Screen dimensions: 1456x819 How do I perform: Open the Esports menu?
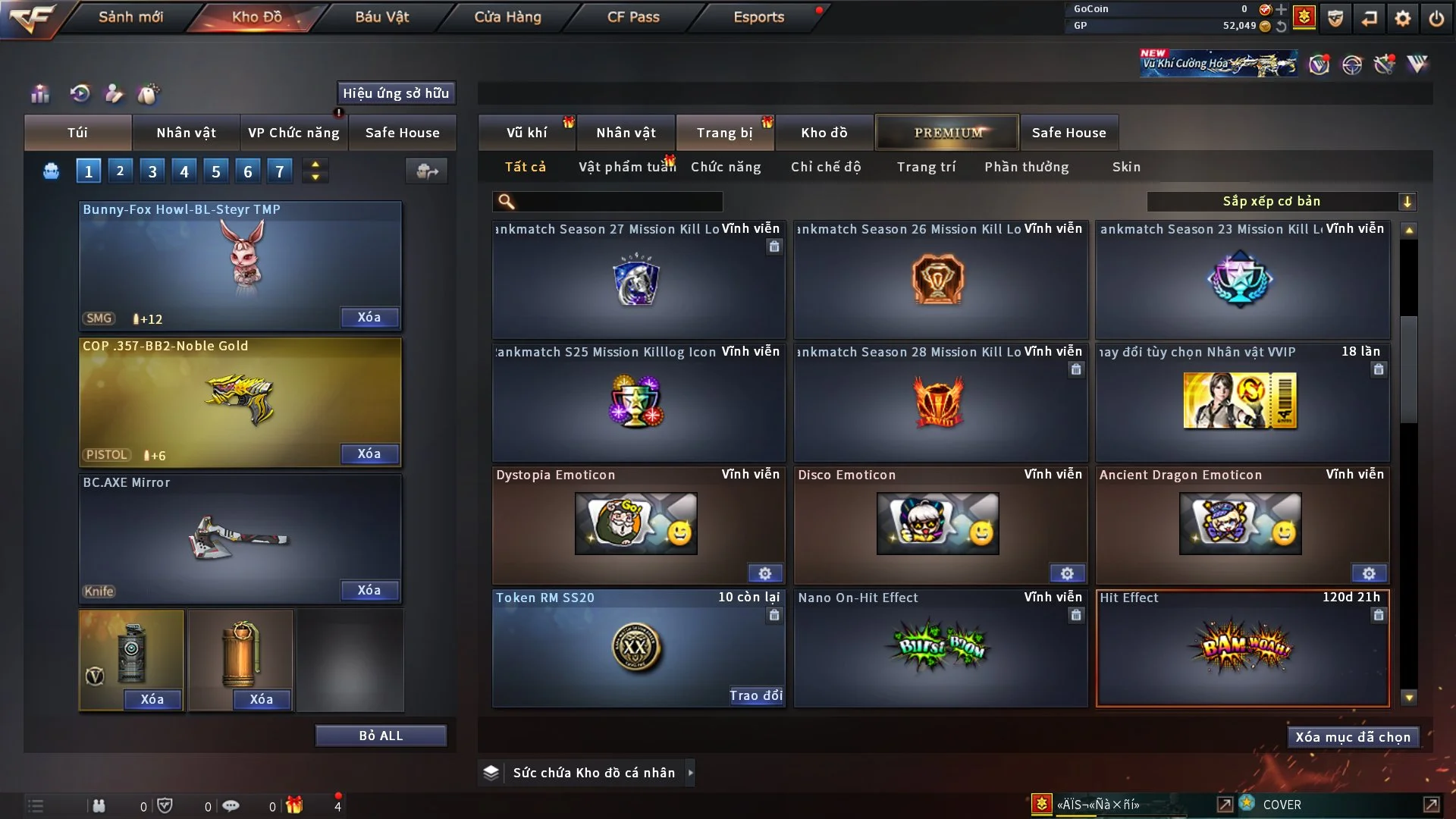(x=758, y=17)
